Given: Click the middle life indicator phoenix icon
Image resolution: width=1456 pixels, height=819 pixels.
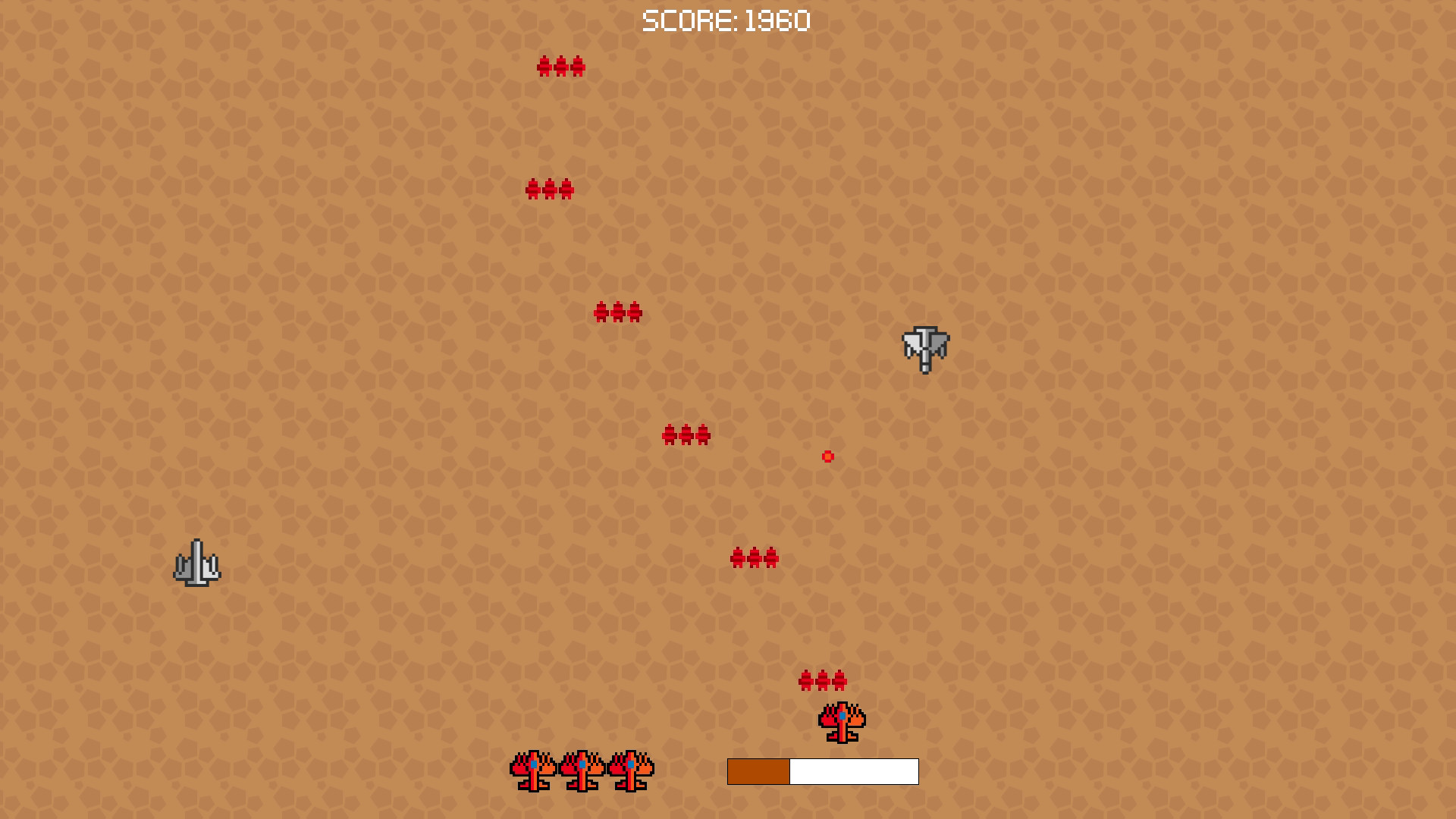Looking at the screenshot, I should pyautogui.click(x=582, y=770).
